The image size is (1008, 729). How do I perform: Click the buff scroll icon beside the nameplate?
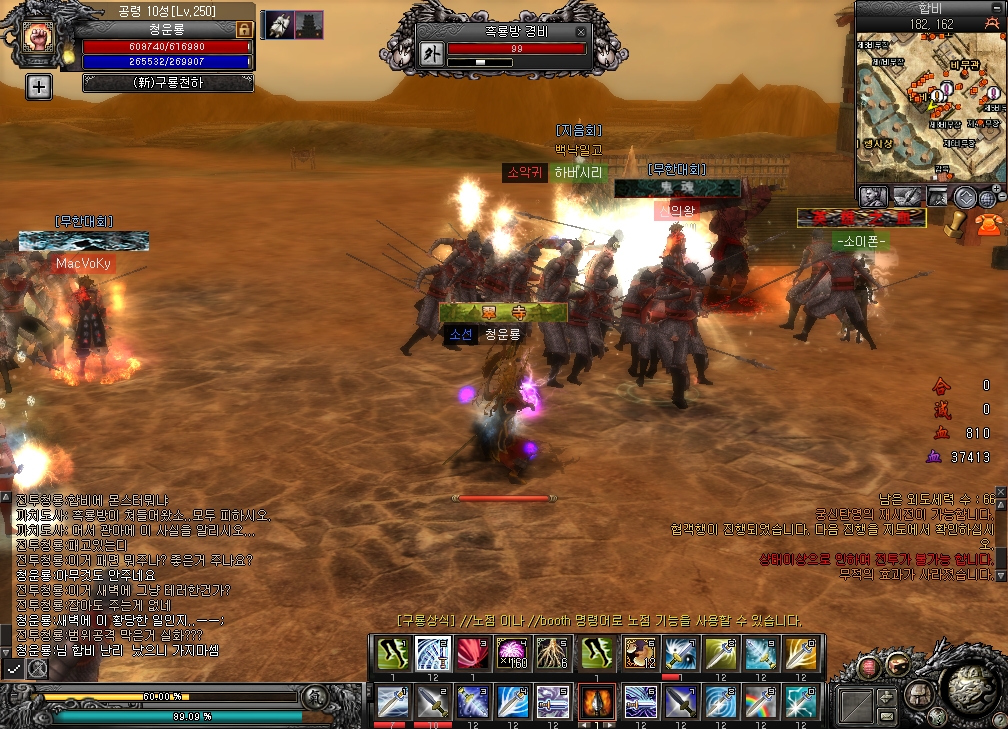279,25
